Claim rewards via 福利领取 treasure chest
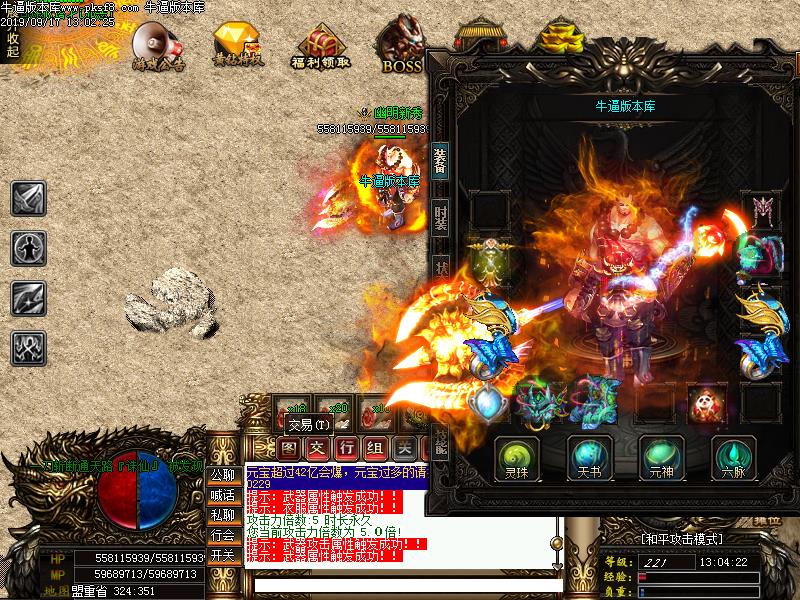Image resolution: width=800 pixels, height=600 pixels. pyautogui.click(x=320, y=45)
